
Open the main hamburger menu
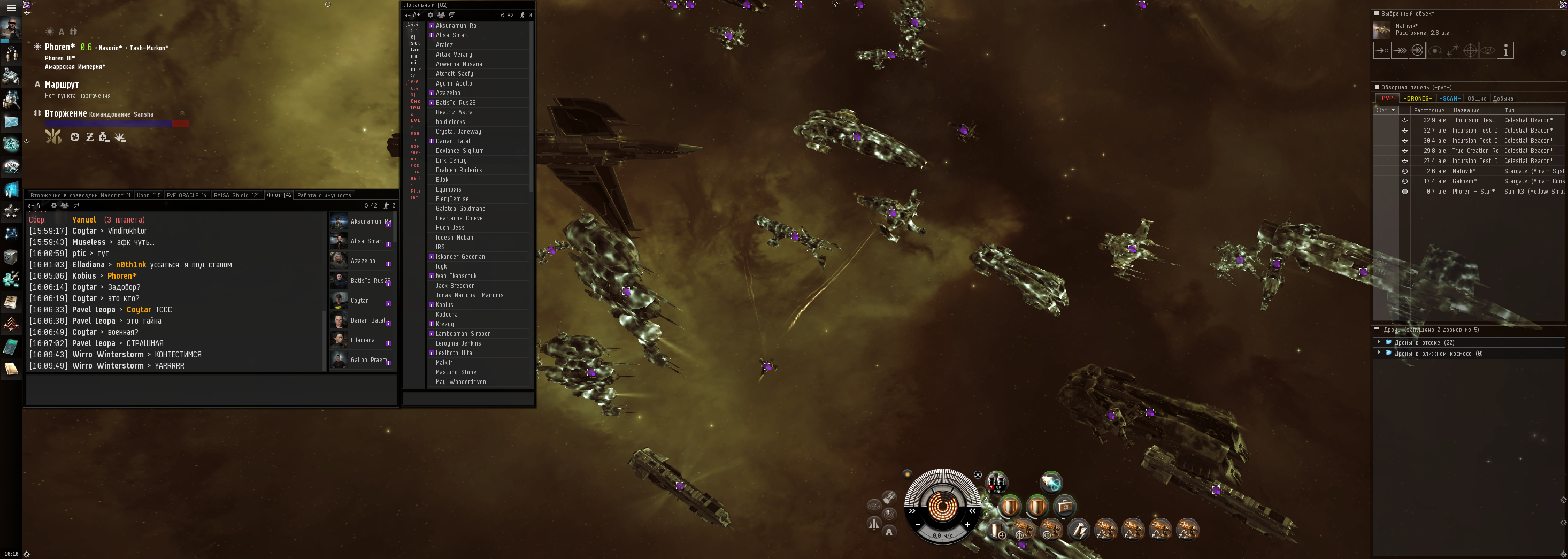pyautogui.click(x=11, y=8)
